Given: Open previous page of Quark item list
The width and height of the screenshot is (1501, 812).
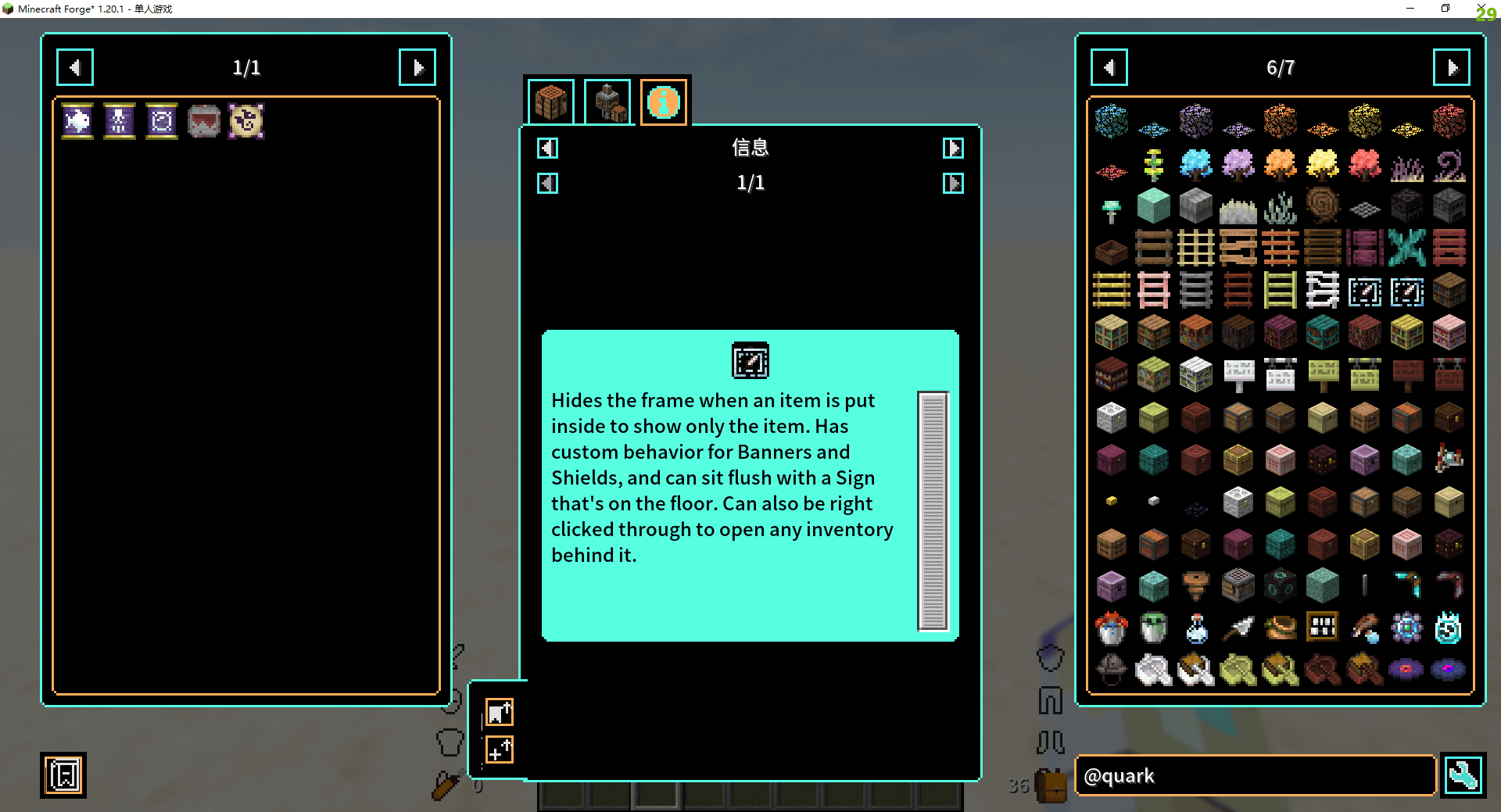Looking at the screenshot, I should tap(1109, 68).
